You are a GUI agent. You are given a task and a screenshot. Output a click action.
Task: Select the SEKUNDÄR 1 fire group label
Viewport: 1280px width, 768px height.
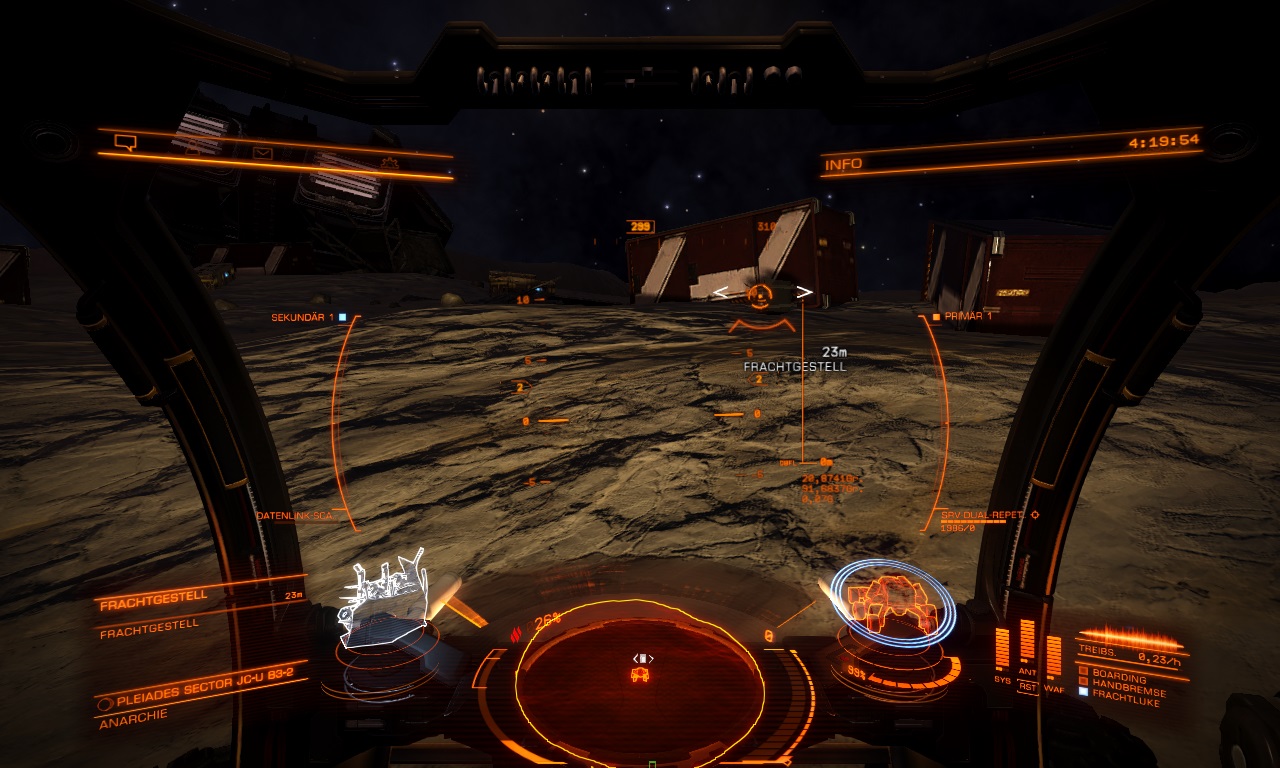[x=303, y=317]
